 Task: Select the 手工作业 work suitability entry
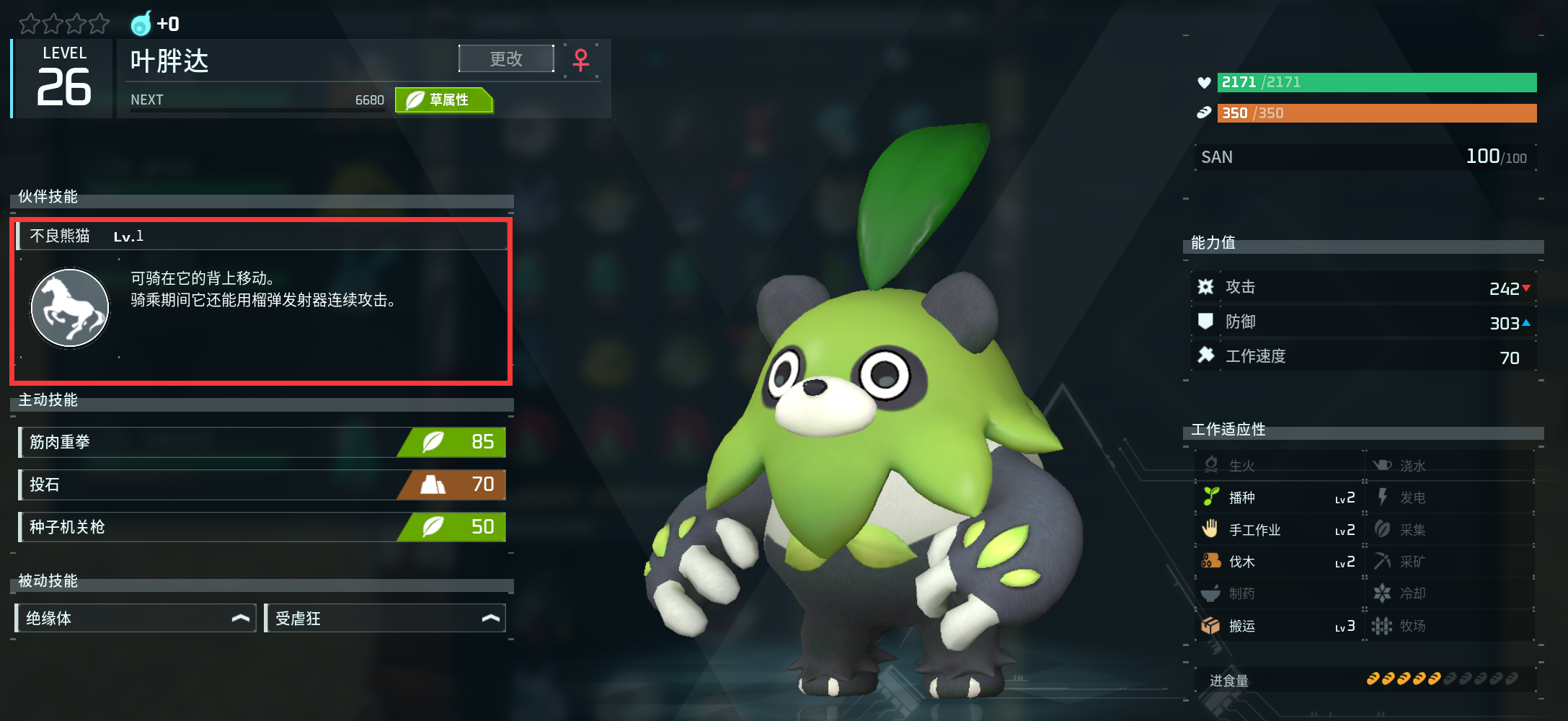point(1277,530)
